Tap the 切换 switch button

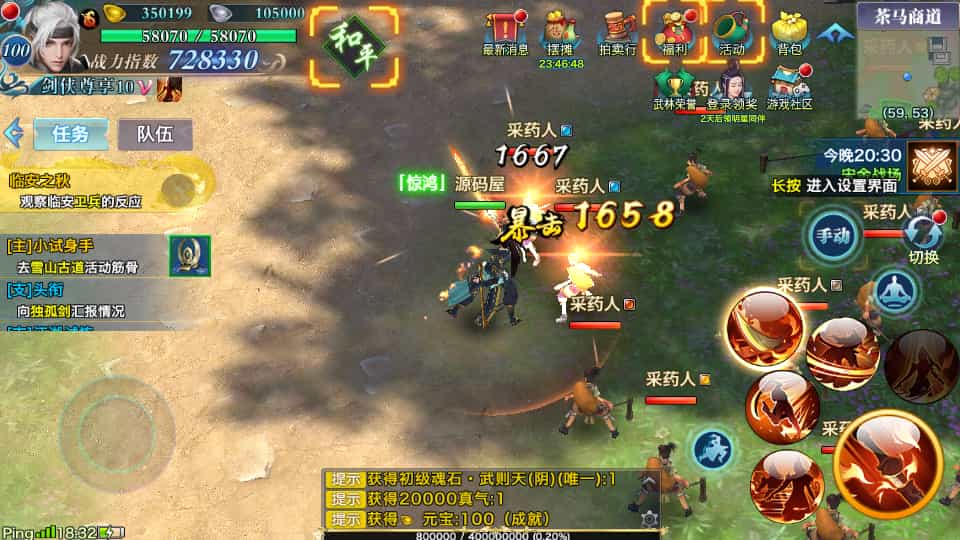pos(923,237)
